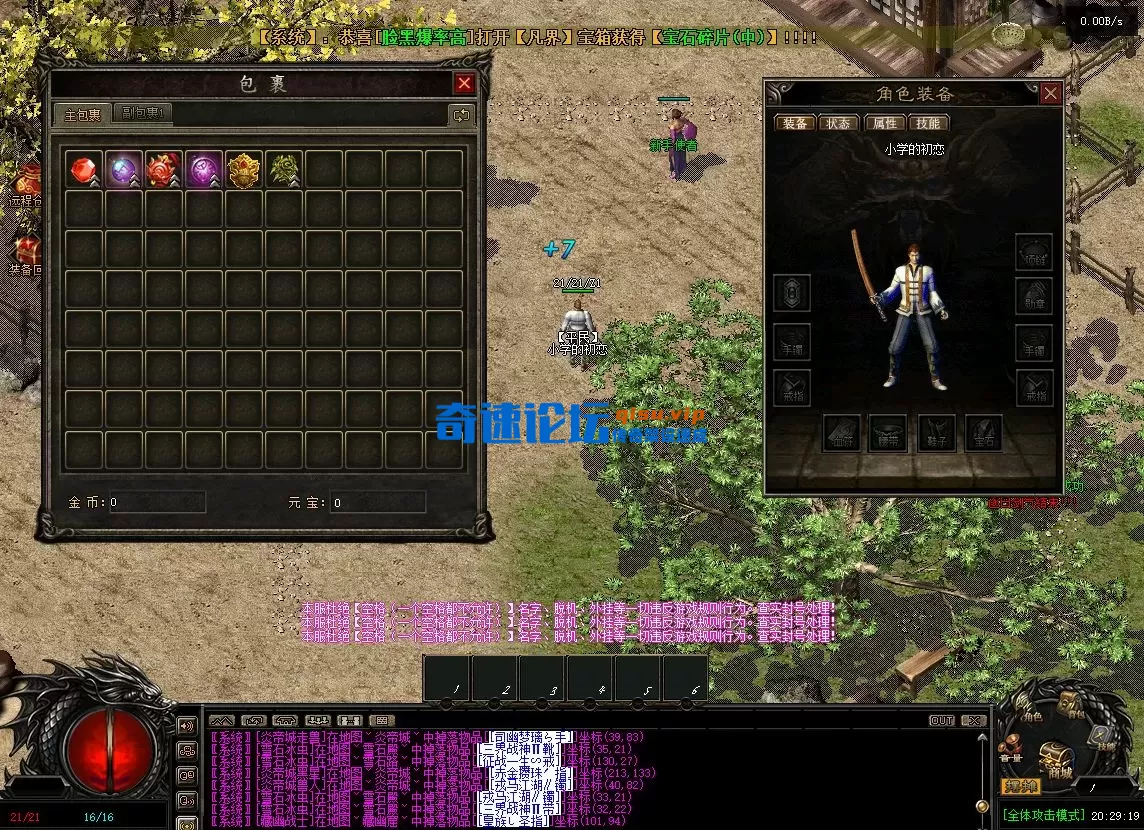Toggle the 全体攻击模式 attack mode
1144x830 pixels.
[x=1044, y=816]
